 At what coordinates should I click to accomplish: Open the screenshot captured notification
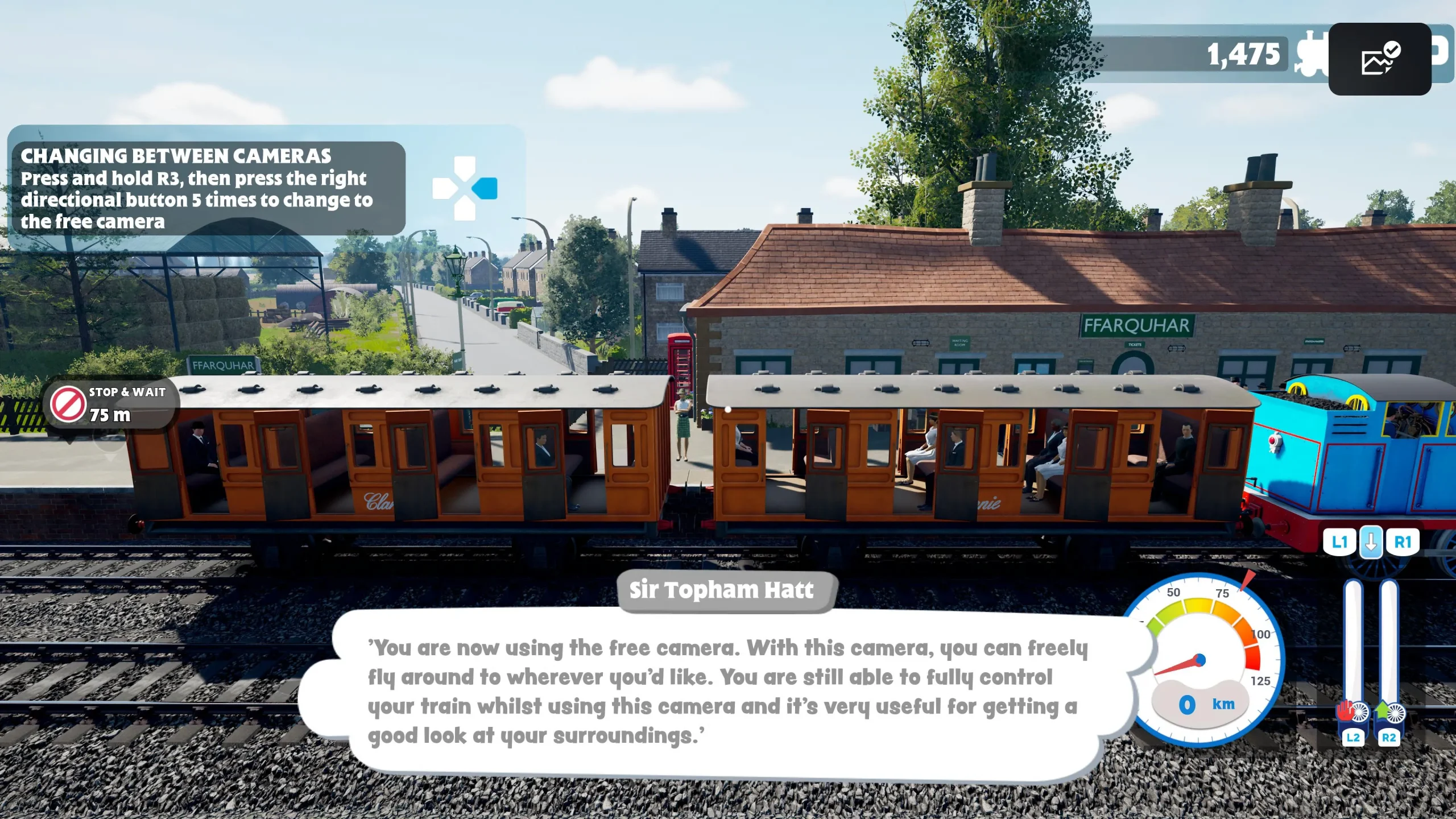pos(1379,59)
